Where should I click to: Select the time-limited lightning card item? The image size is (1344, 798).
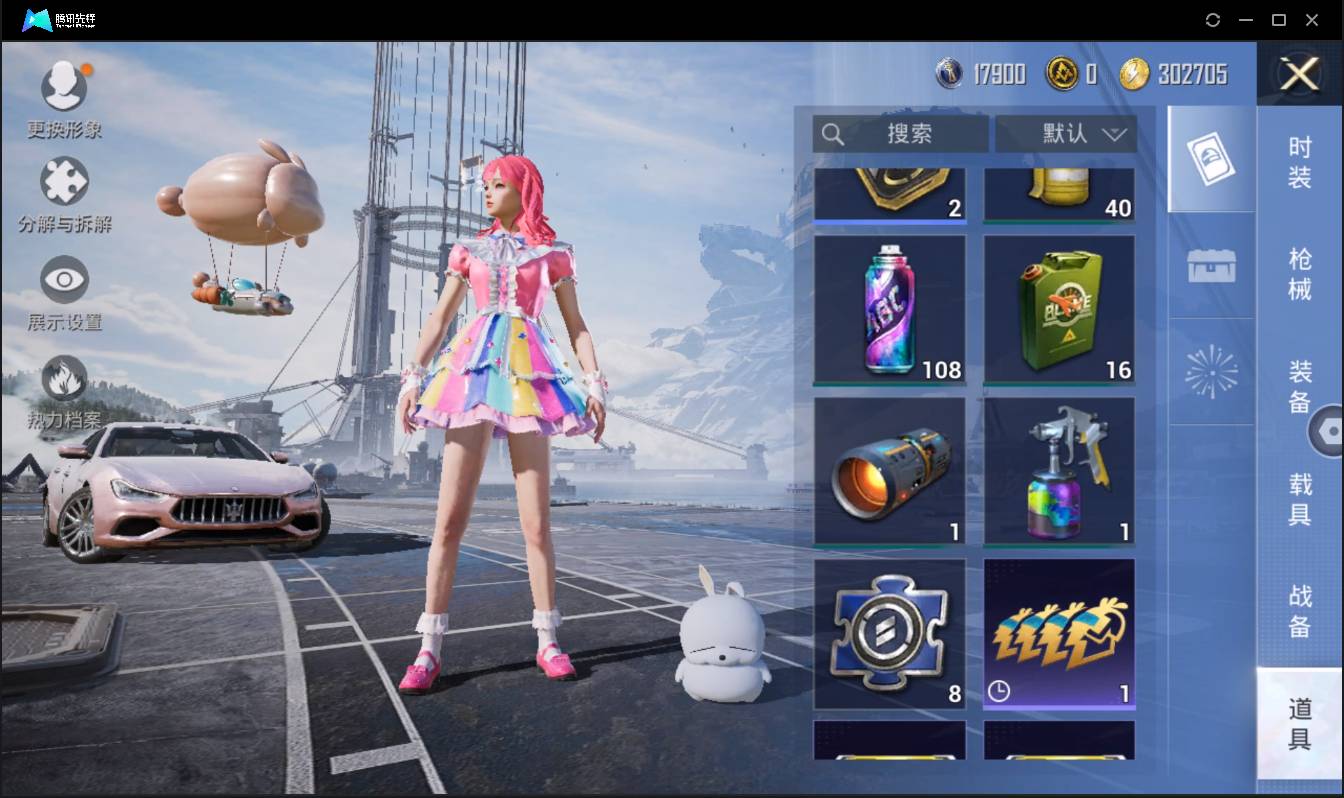[x=1059, y=634]
